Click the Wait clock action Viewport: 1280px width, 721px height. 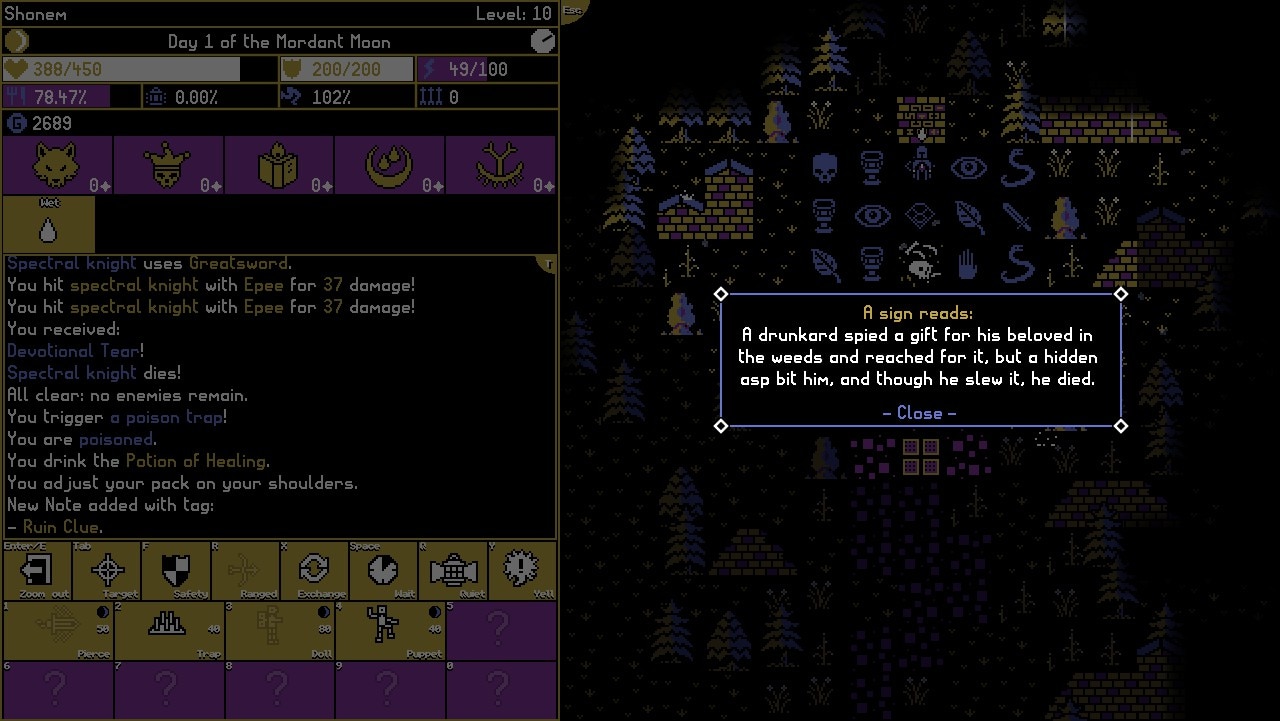coord(383,571)
